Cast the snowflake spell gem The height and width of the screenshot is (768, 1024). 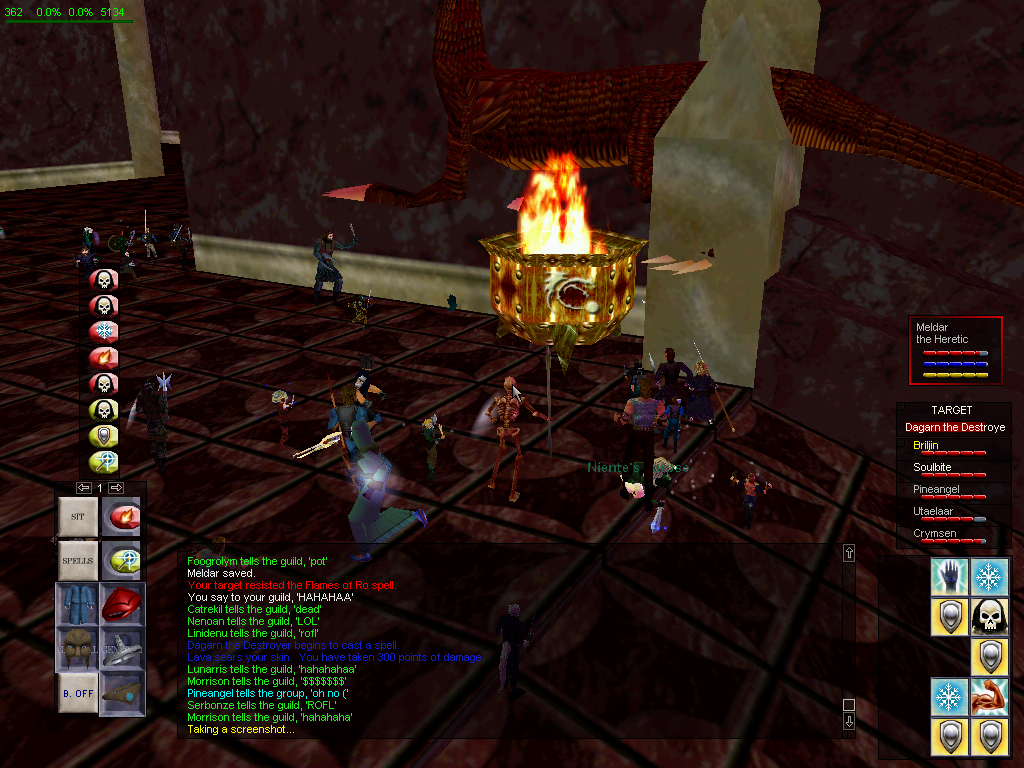104,331
